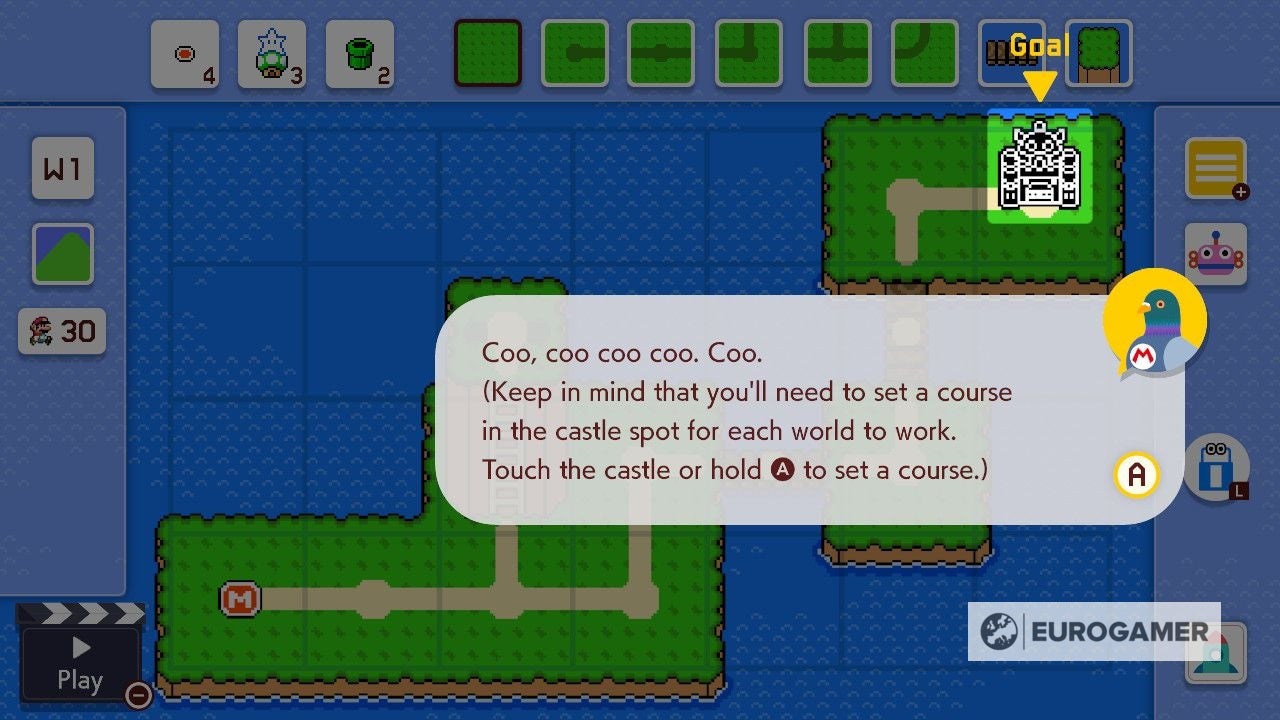The width and height of the screenshot is (1280, 720).
Task: Touch the castle on the map
Action: (1042, 165)
